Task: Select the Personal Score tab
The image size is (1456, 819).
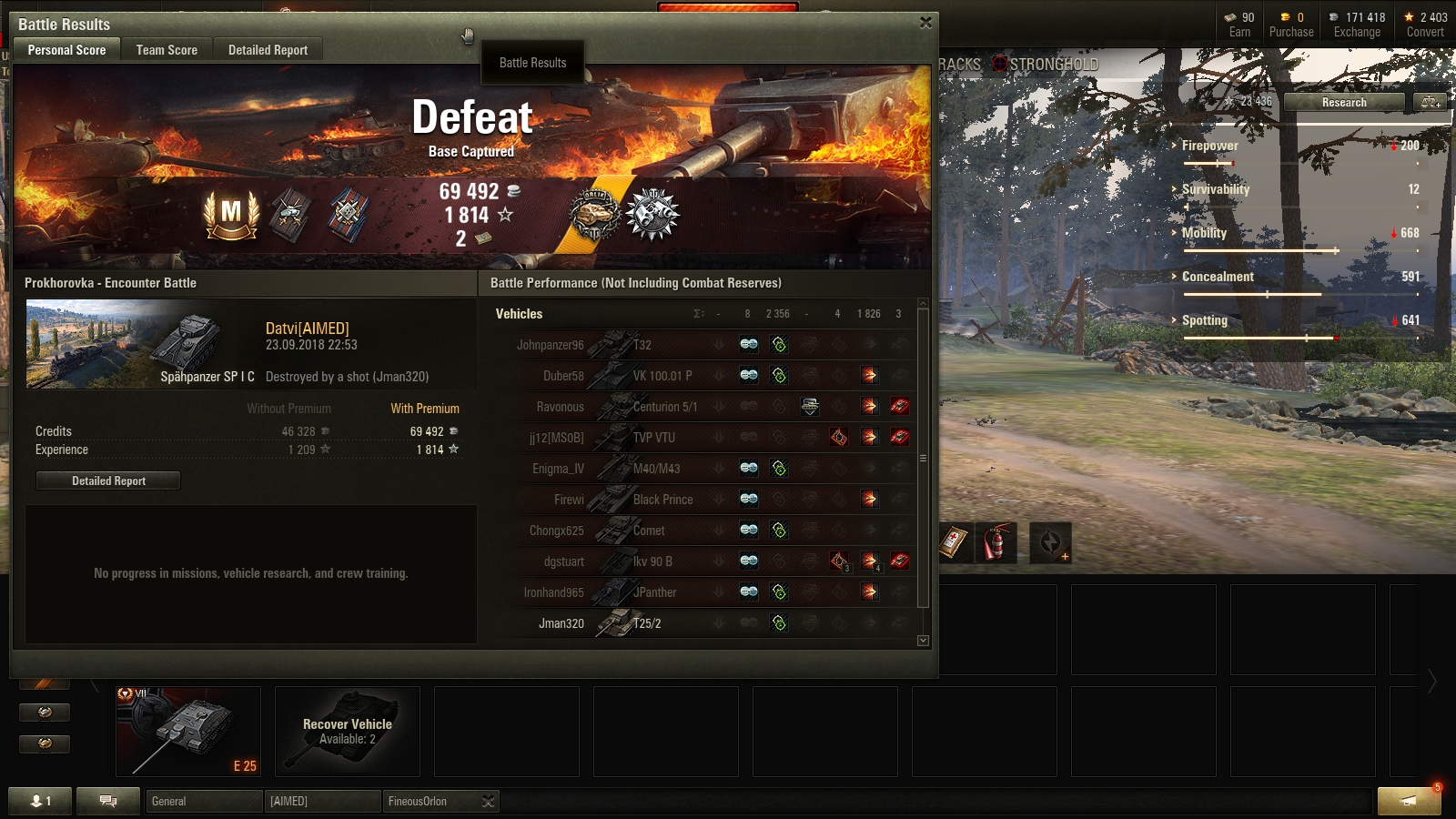Action: click(x=66, y=50)
